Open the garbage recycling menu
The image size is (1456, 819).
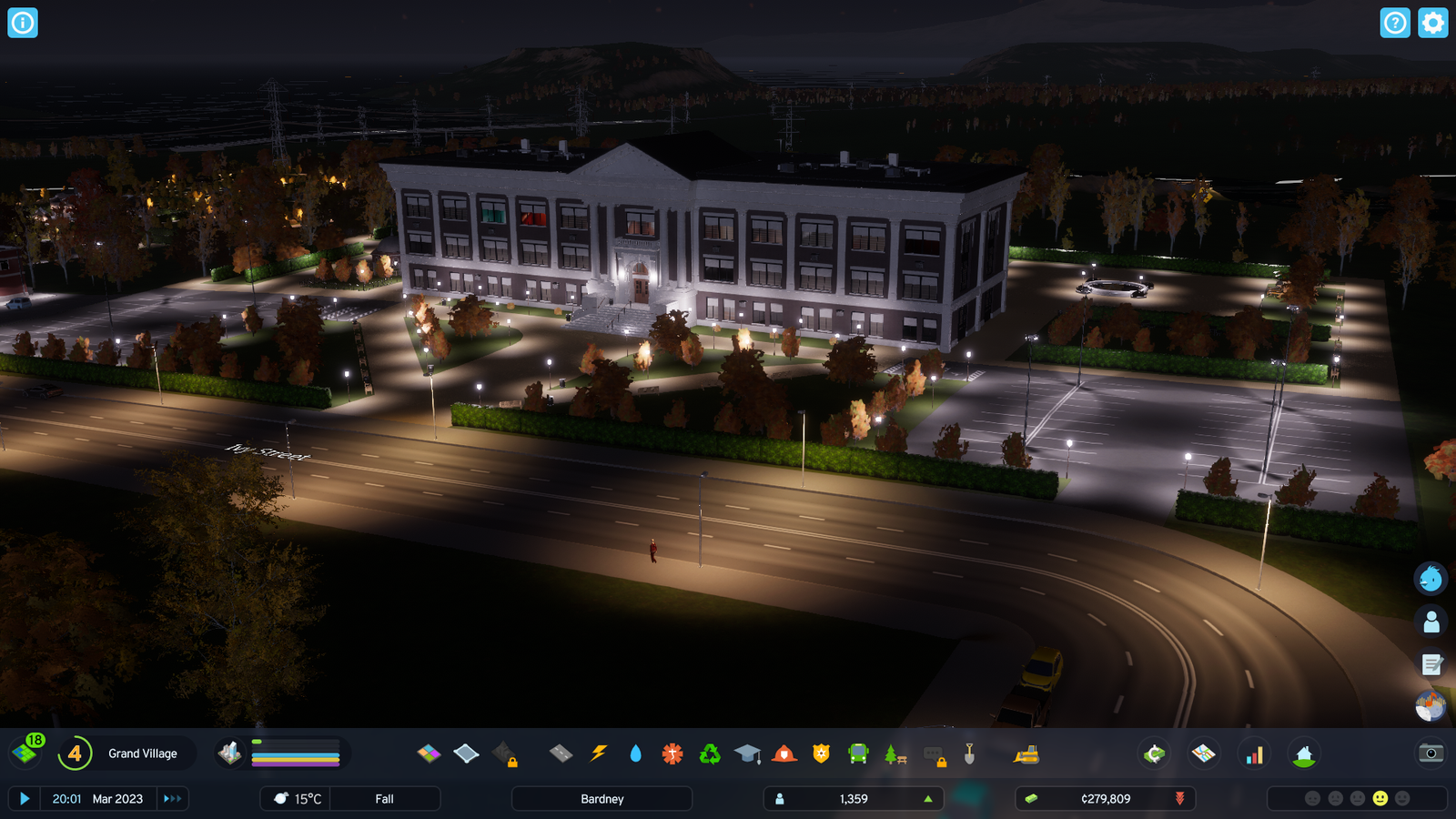(x=710, y=753)
